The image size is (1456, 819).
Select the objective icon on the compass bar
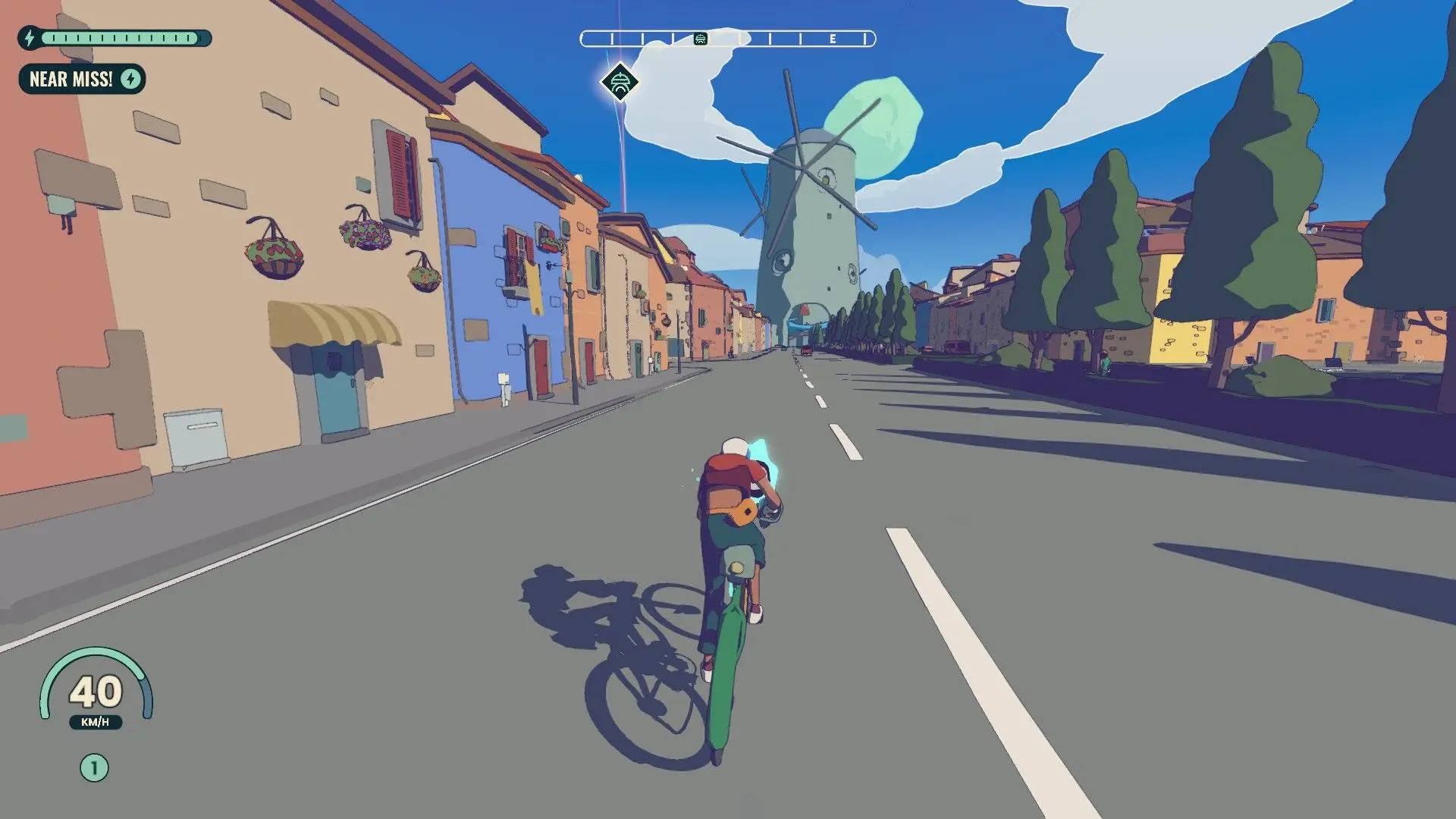(701, 39)
